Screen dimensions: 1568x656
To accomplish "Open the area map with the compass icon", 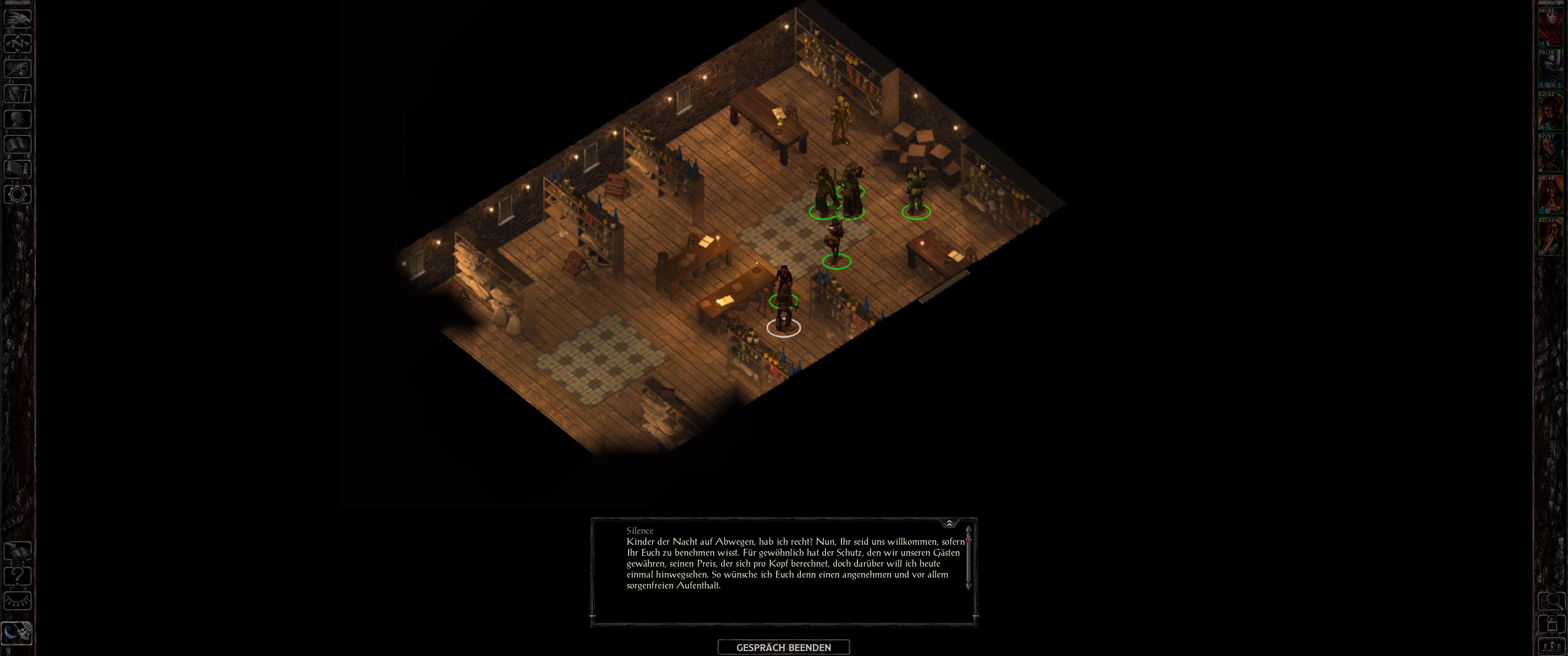I will point(18,43).
